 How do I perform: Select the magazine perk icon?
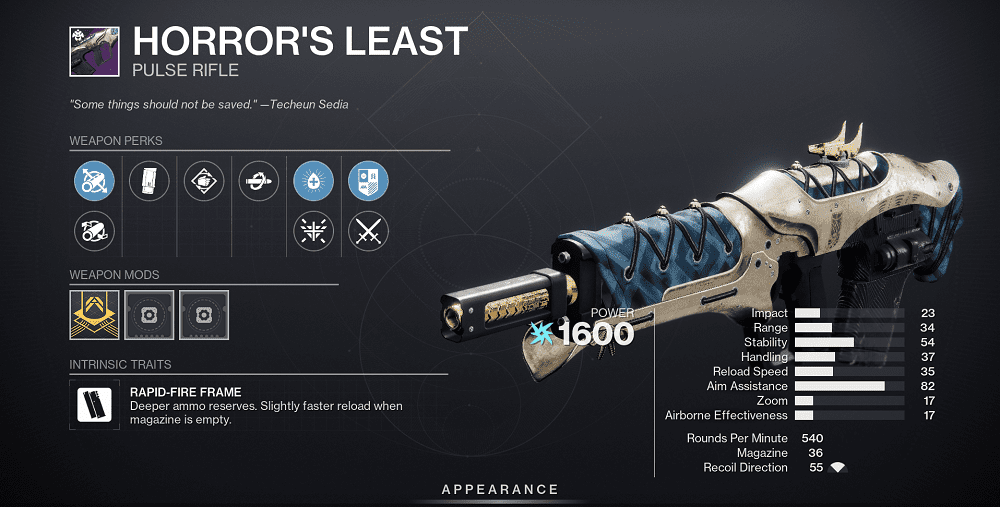click(x=149, y=181)
